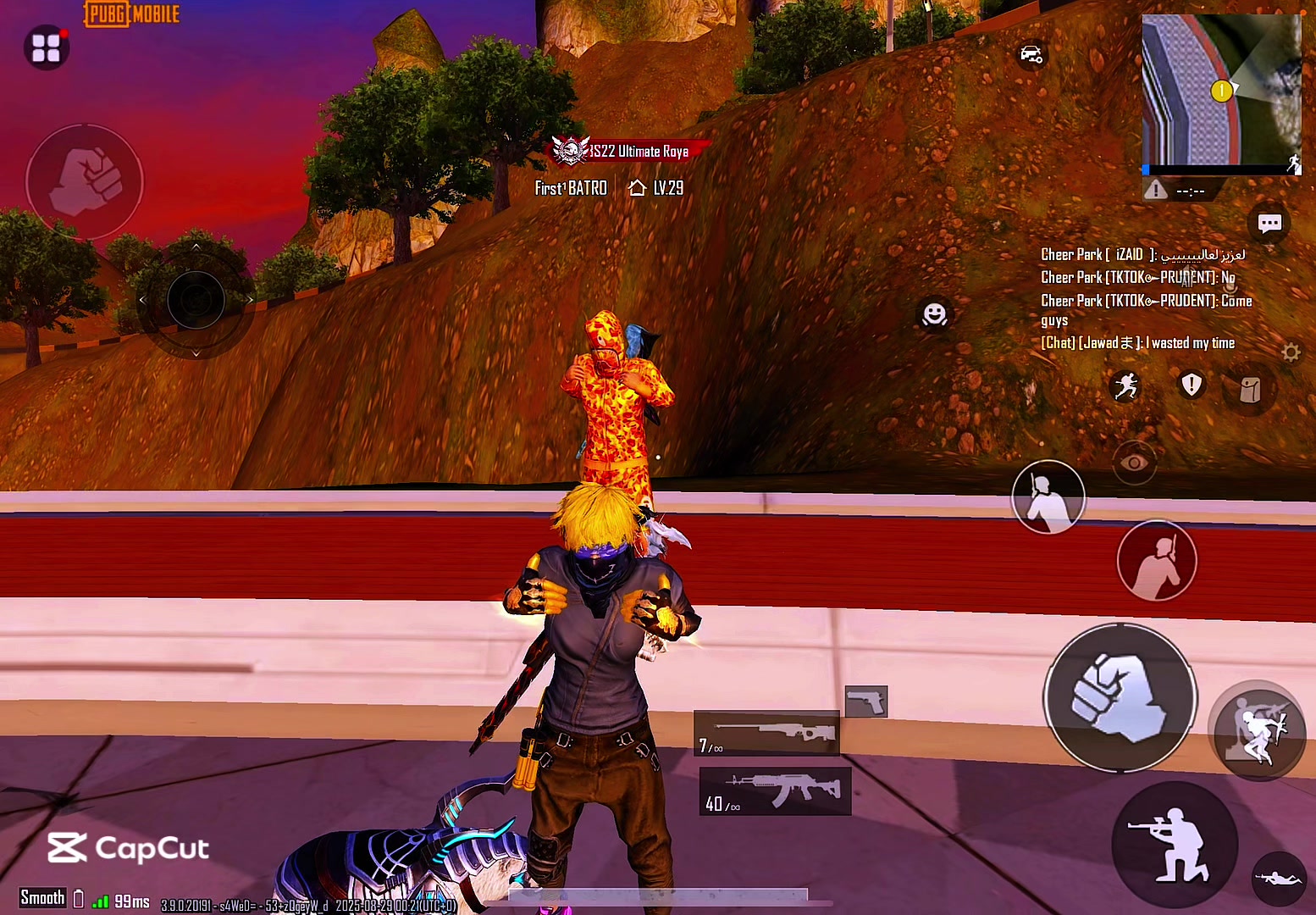Tap the vehicle icon near the minimap
The width and height of the screenshot is (1316, 915).
pyautogui.click(x=1031, y=55)
